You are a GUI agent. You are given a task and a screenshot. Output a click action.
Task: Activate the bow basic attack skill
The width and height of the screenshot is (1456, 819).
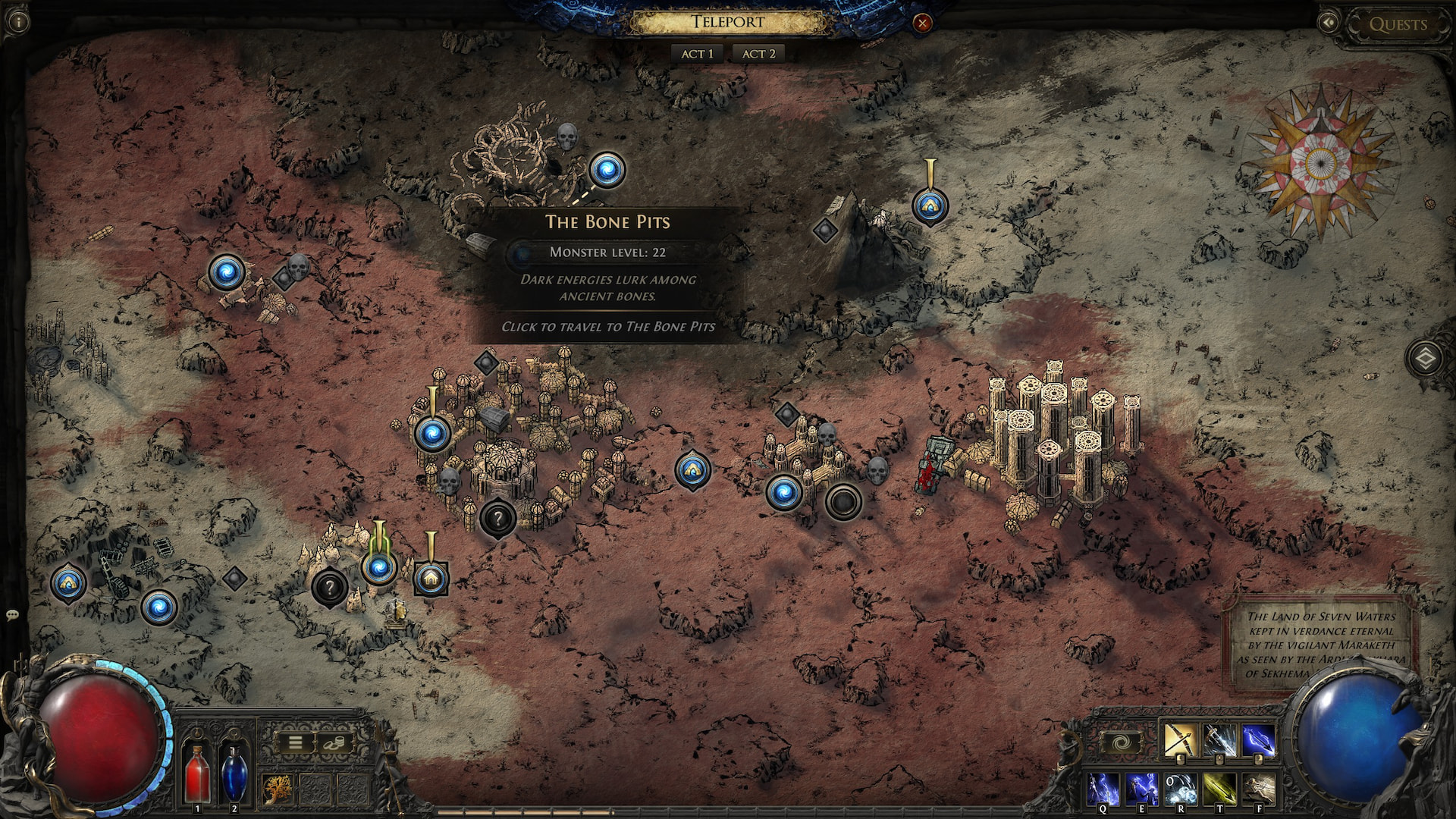(x=1180, y=741)
